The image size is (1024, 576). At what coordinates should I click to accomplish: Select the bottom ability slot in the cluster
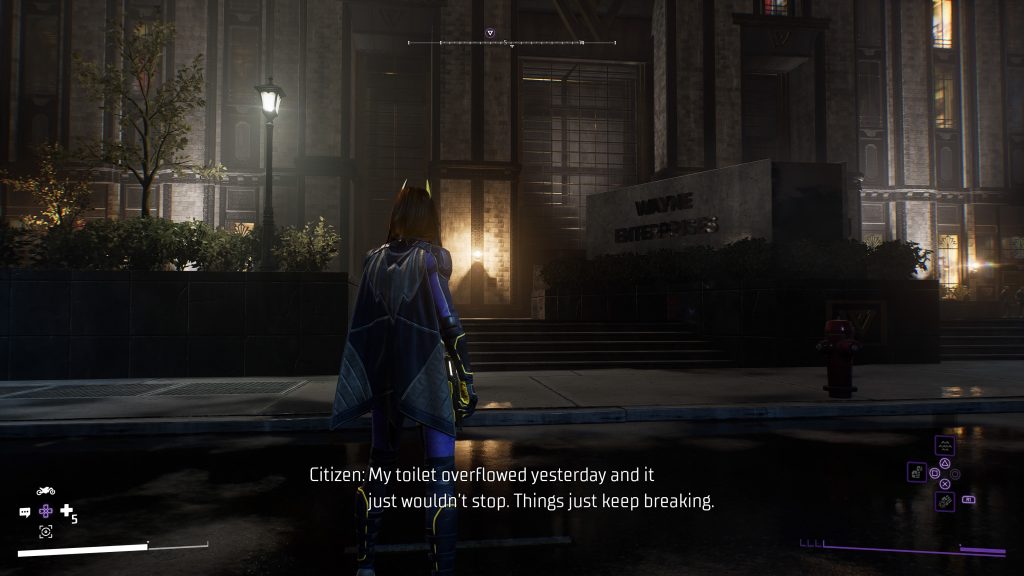(944, 501)
